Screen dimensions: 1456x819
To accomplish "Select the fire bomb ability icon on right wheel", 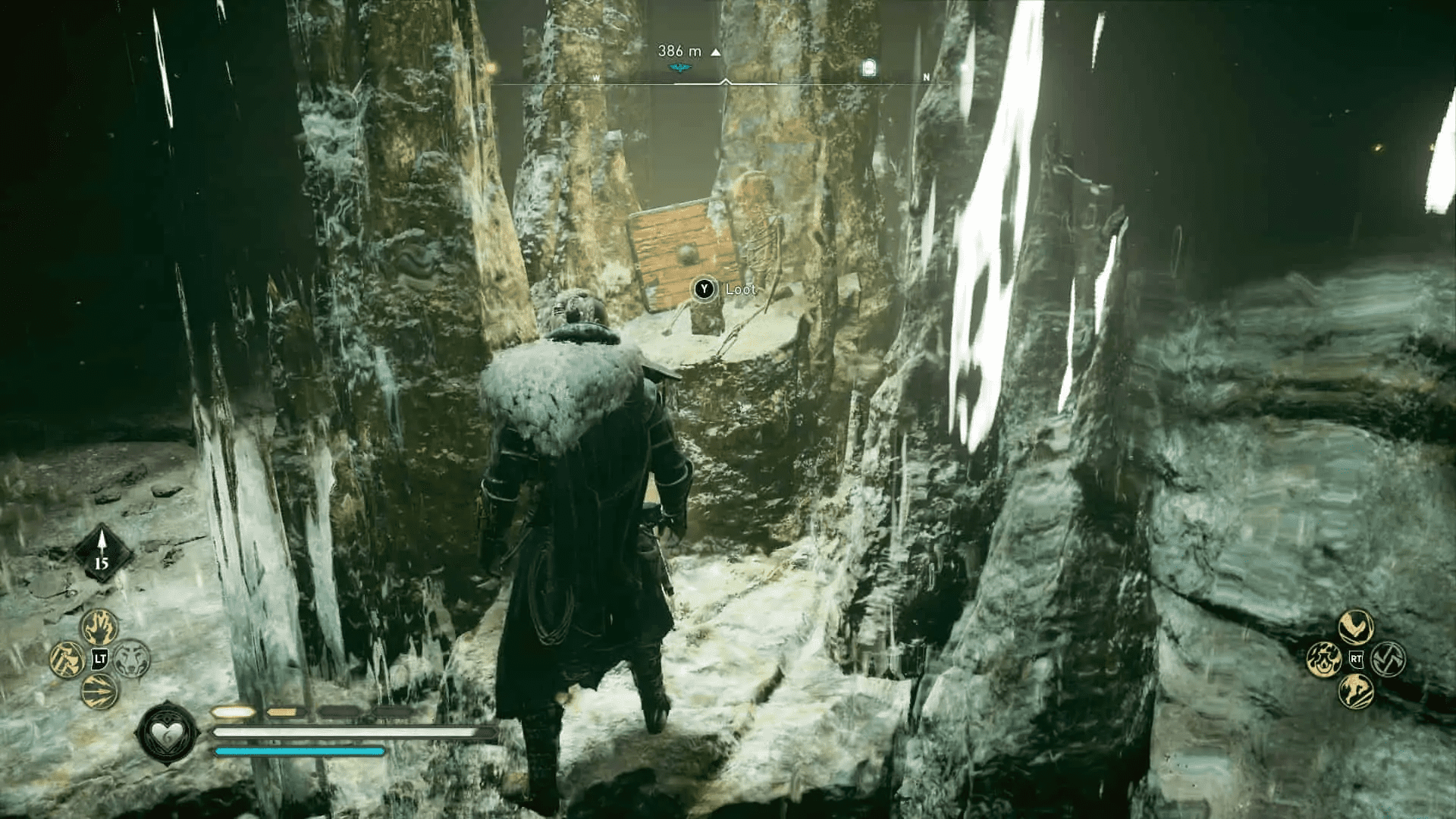I will (x=1325, y=659).
